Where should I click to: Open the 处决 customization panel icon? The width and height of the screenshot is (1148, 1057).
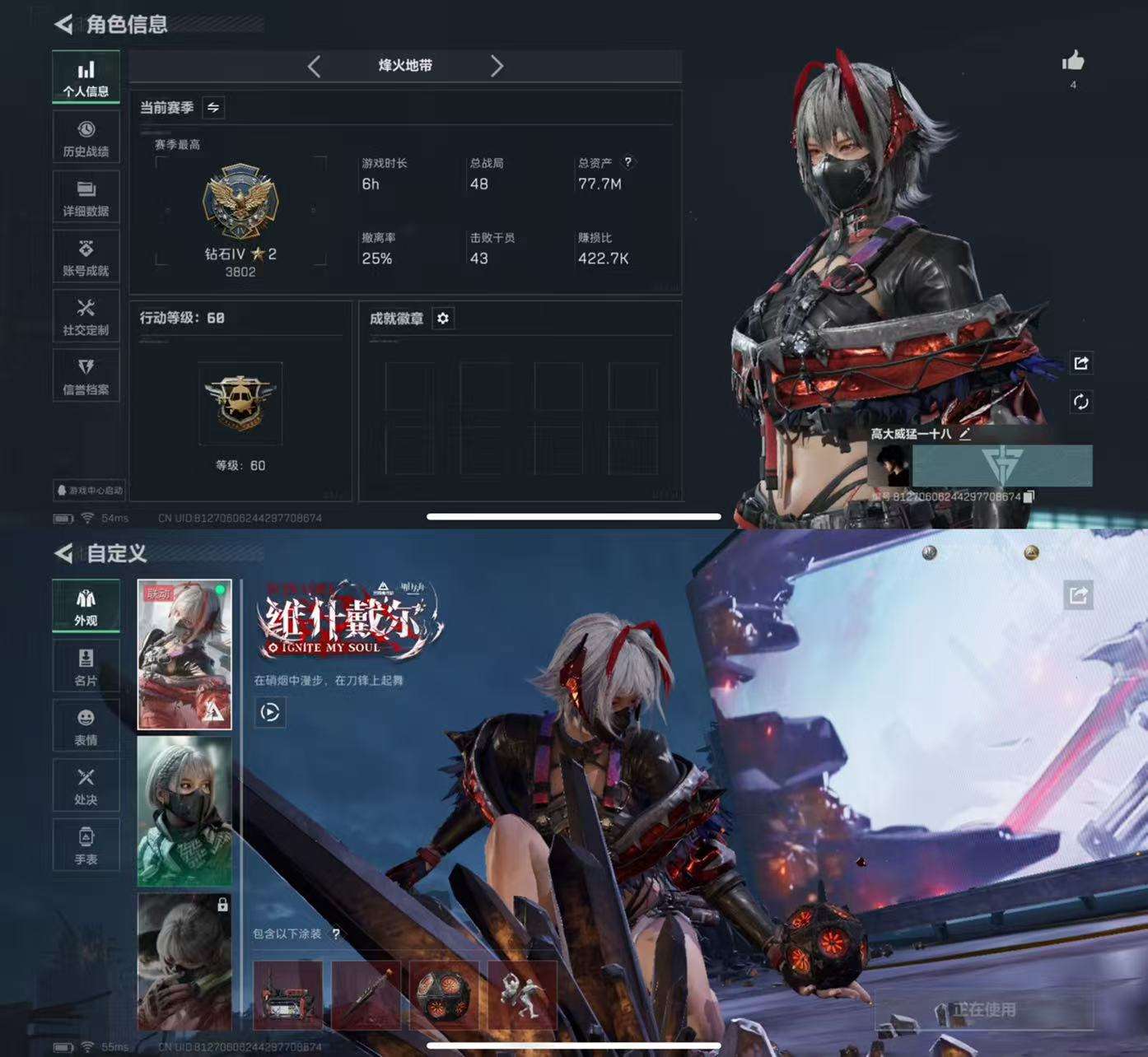pos(86,784)
